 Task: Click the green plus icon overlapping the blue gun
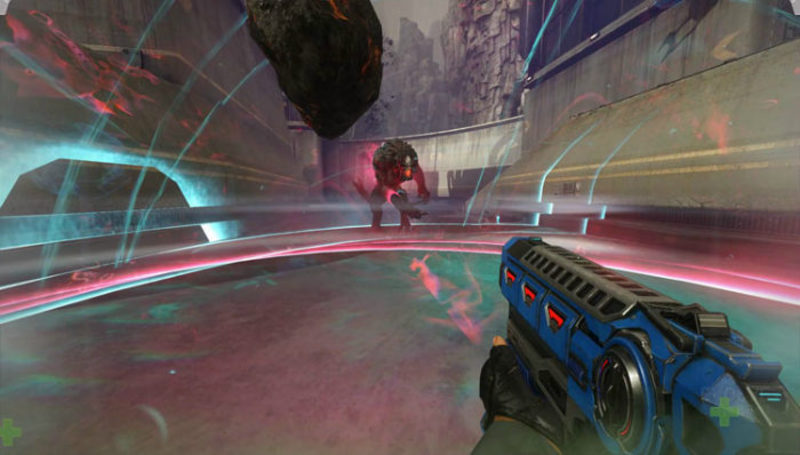722,410
